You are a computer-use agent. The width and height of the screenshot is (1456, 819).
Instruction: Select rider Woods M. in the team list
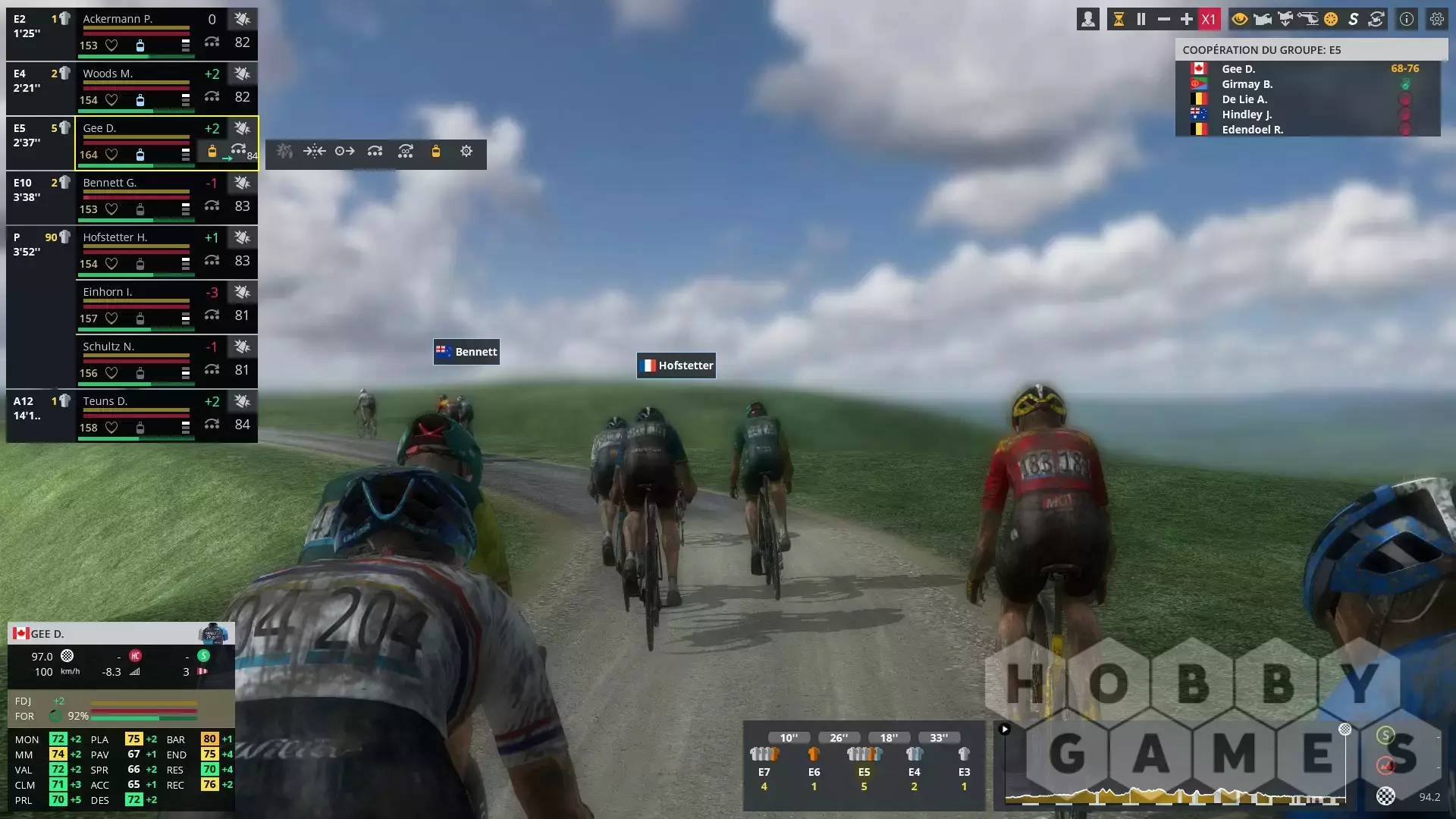(x=108, y=74)
